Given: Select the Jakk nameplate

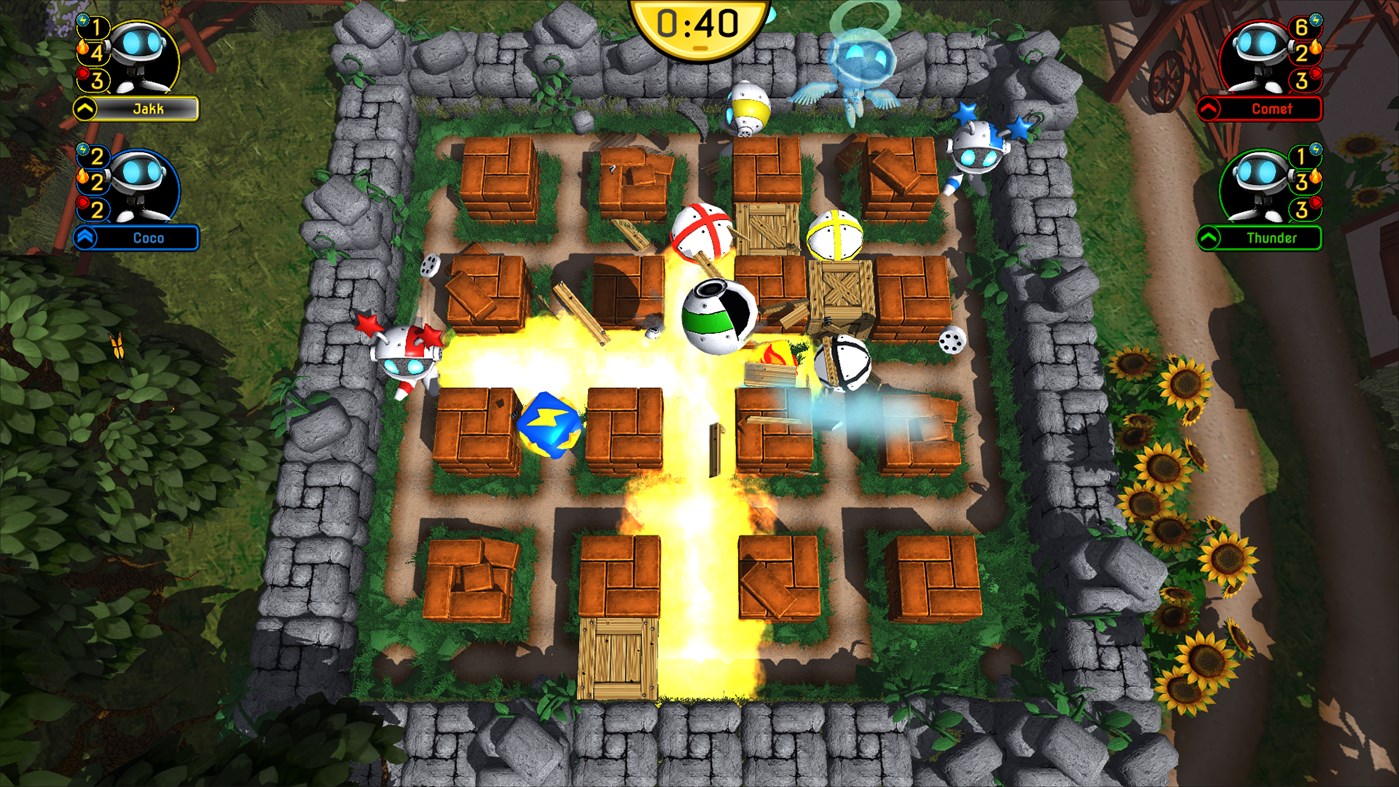Looking at the screenshot, I should coord(148,107).
